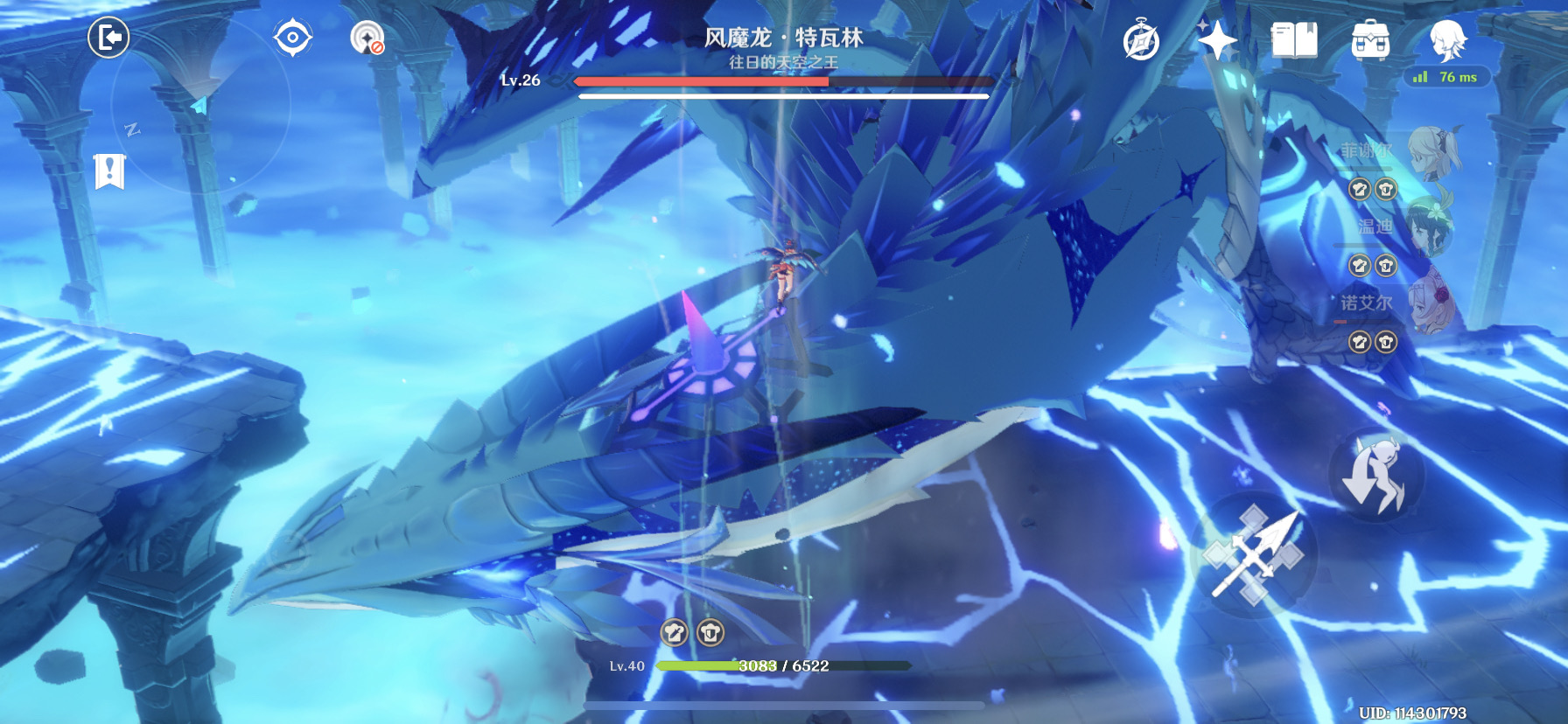Open the quest book
Image resolution: width=1568 pixels, height=724 pixels.
click(x=1297, y=40)
